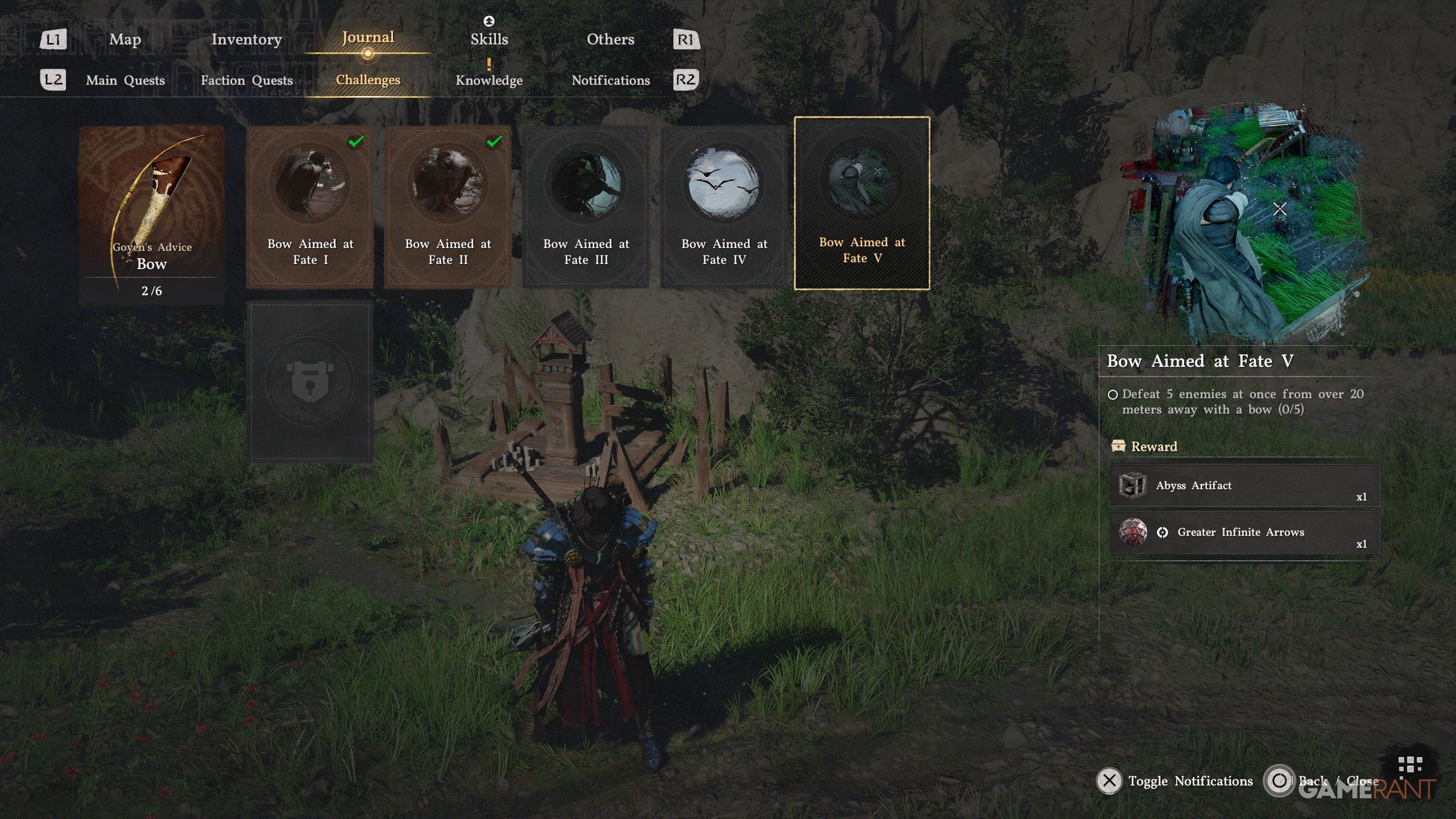Open the Others tab

[x=610, y=39]
